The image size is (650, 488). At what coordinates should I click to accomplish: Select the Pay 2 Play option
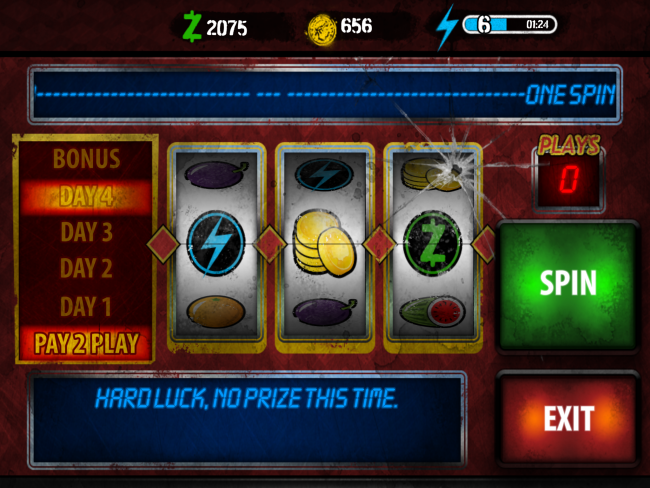pyautogui.click(x=86, y=344)
